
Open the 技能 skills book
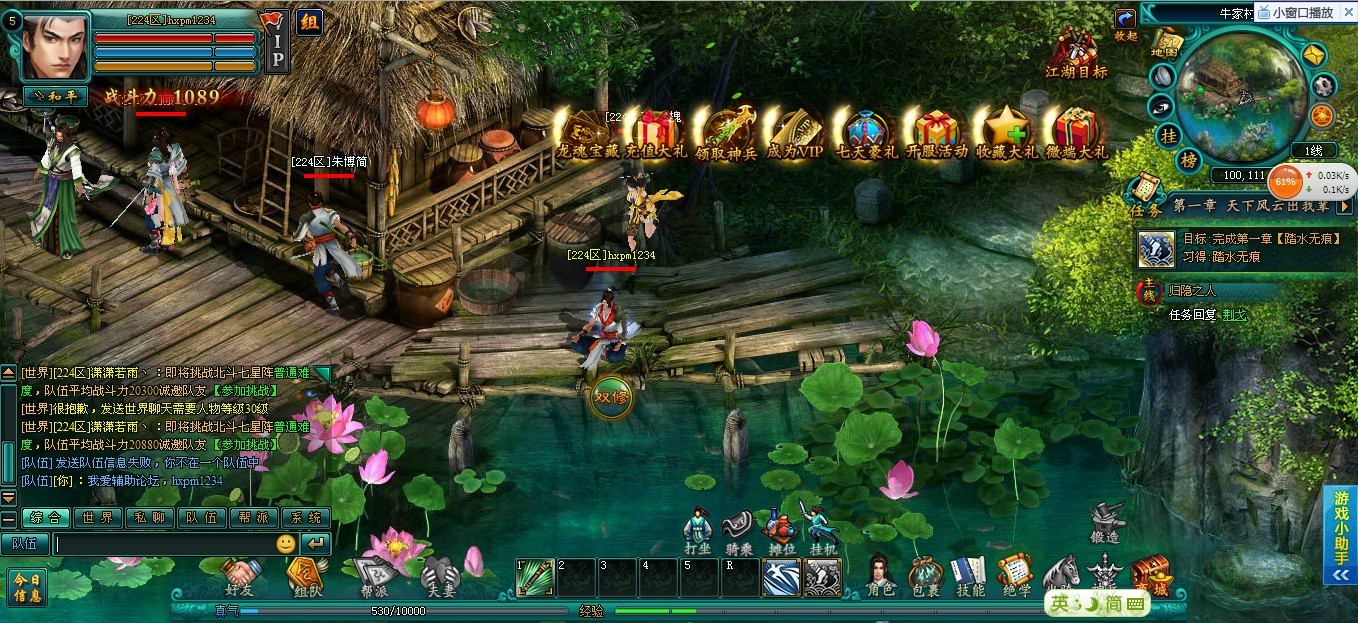click(969, 575)
